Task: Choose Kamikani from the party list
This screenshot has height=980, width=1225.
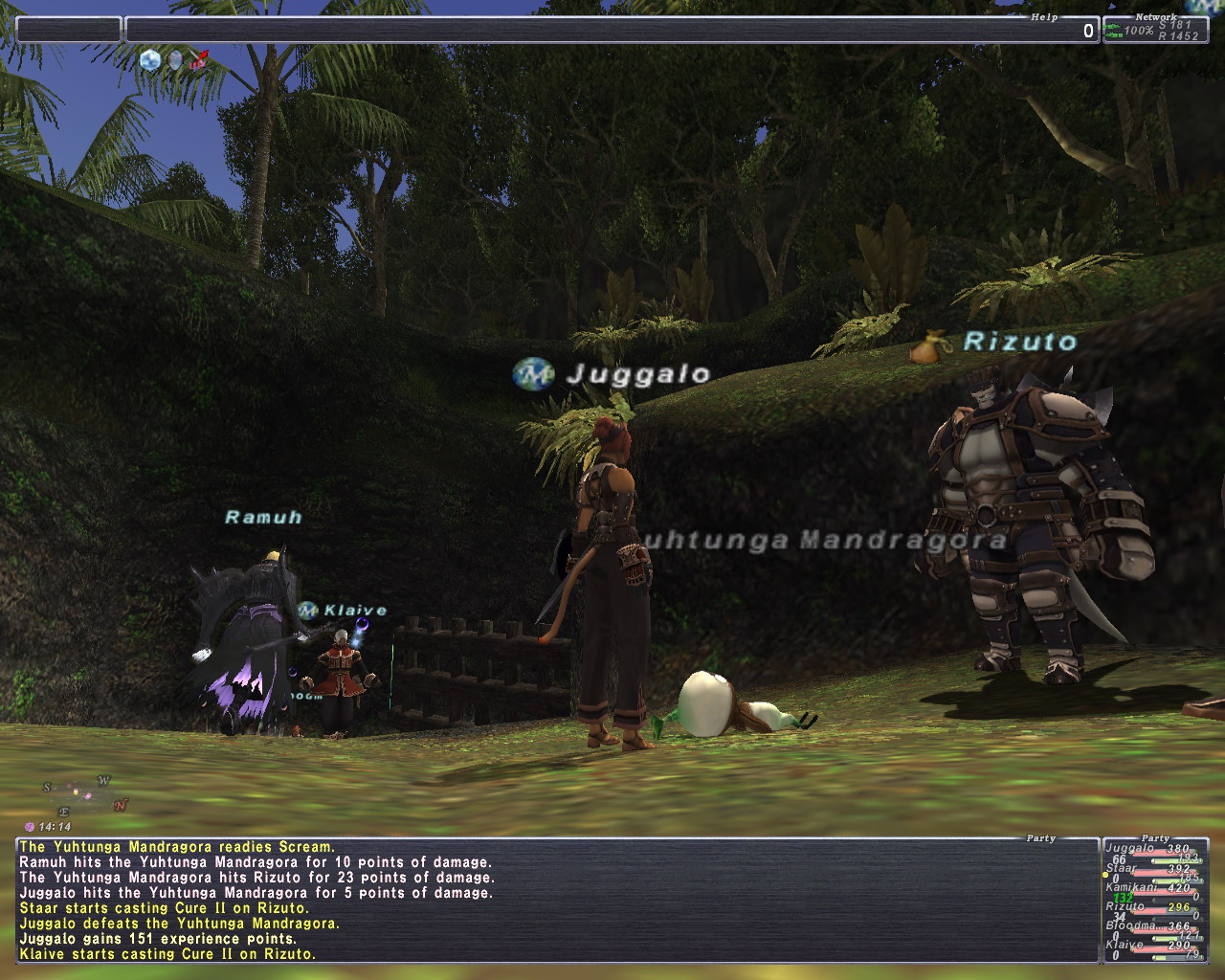Action: [x=1153, y=888]
